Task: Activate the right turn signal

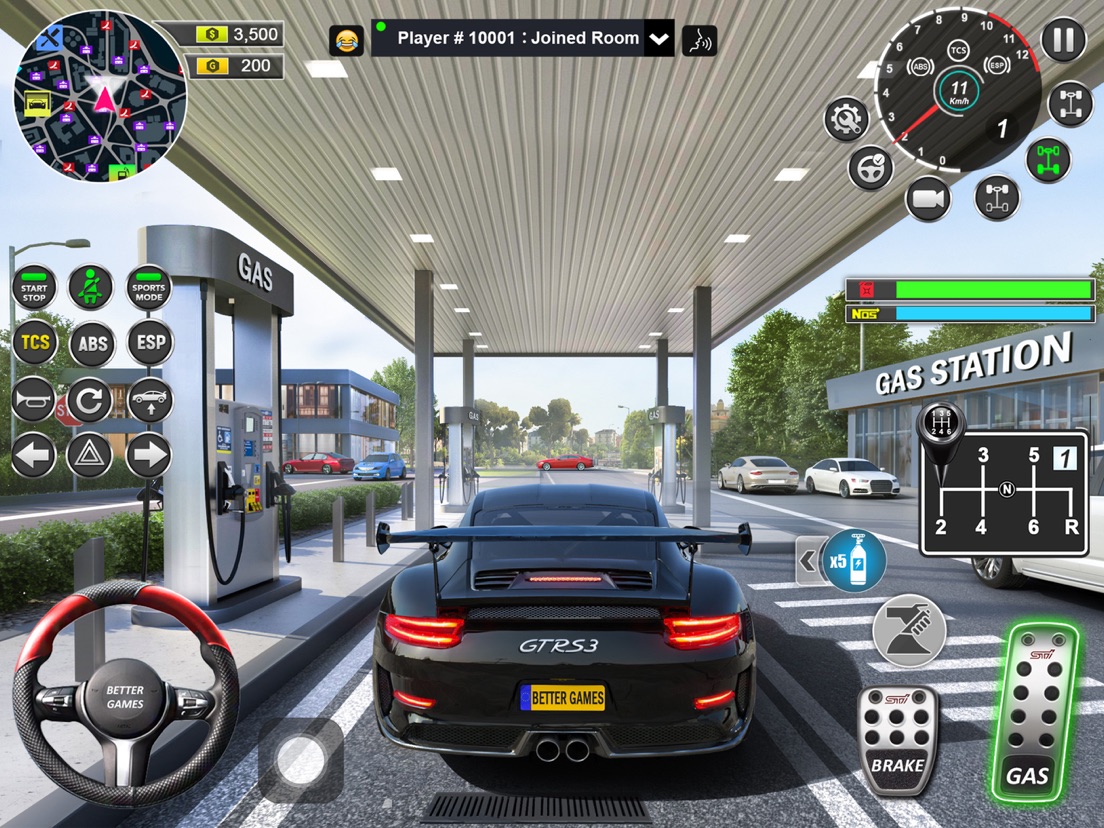Action: click(149, 456)
